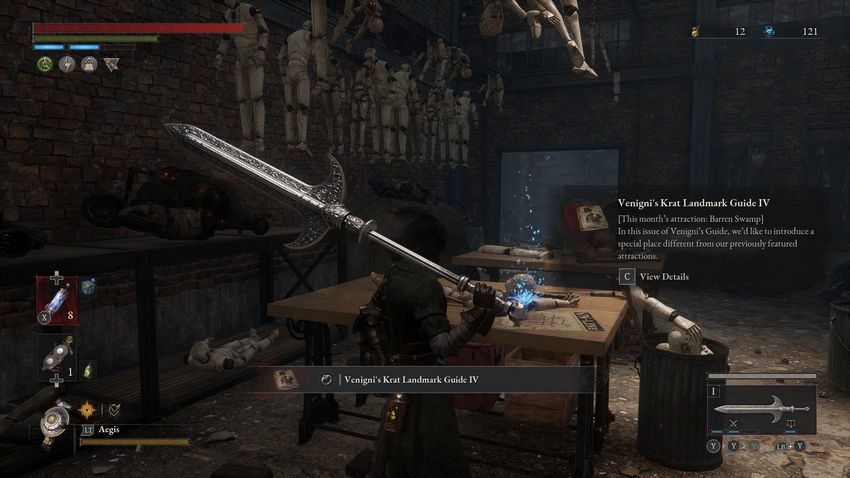Click the cube item icon beside the Pulse Cell

click(88, 287)
